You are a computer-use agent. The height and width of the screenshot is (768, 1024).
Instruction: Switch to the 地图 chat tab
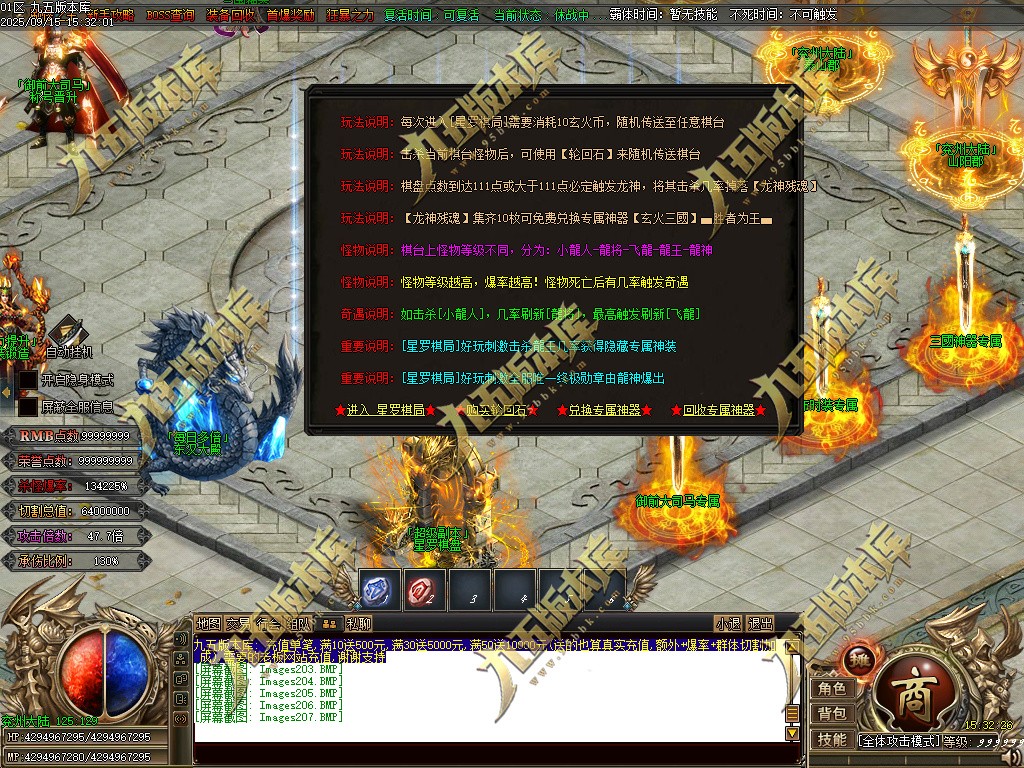208,623
